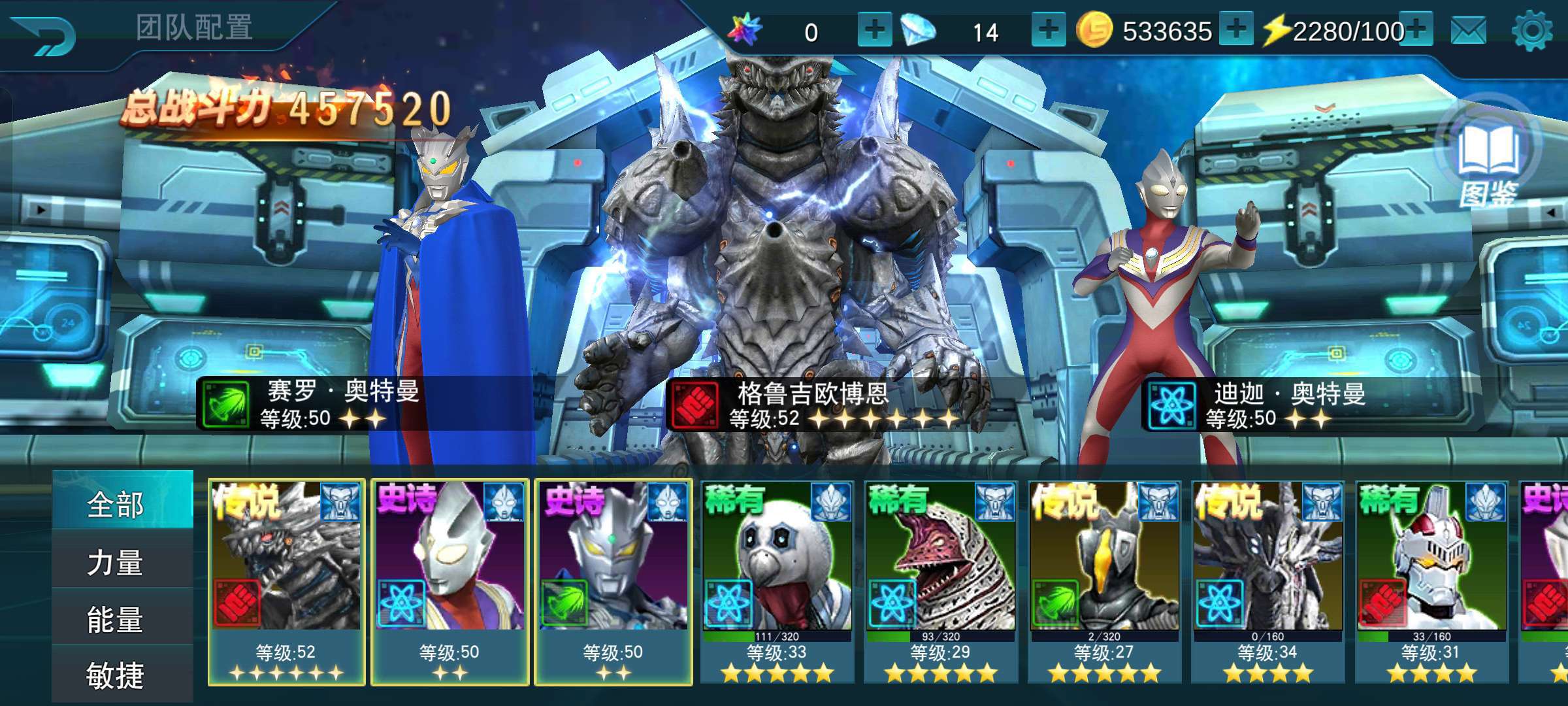This screenshot has width=1568, height=706.
Task: Select the level 50 Tiga Ultraman card
Action: click(x=450, y=582)
